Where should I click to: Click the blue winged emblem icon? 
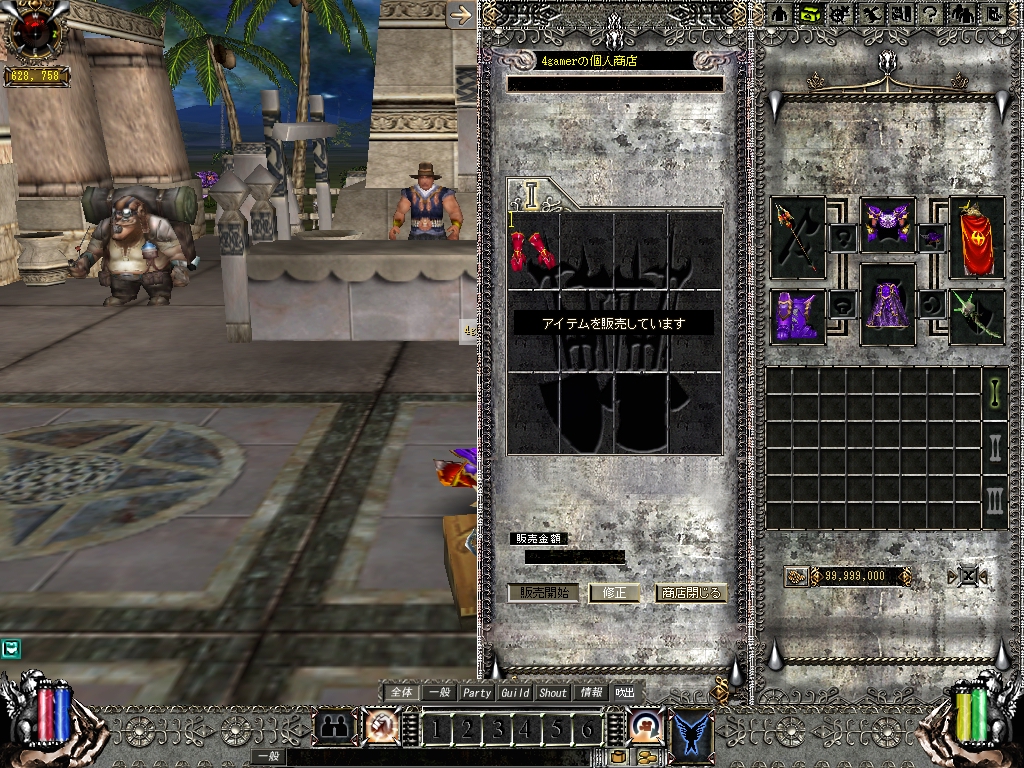(692, 728)
